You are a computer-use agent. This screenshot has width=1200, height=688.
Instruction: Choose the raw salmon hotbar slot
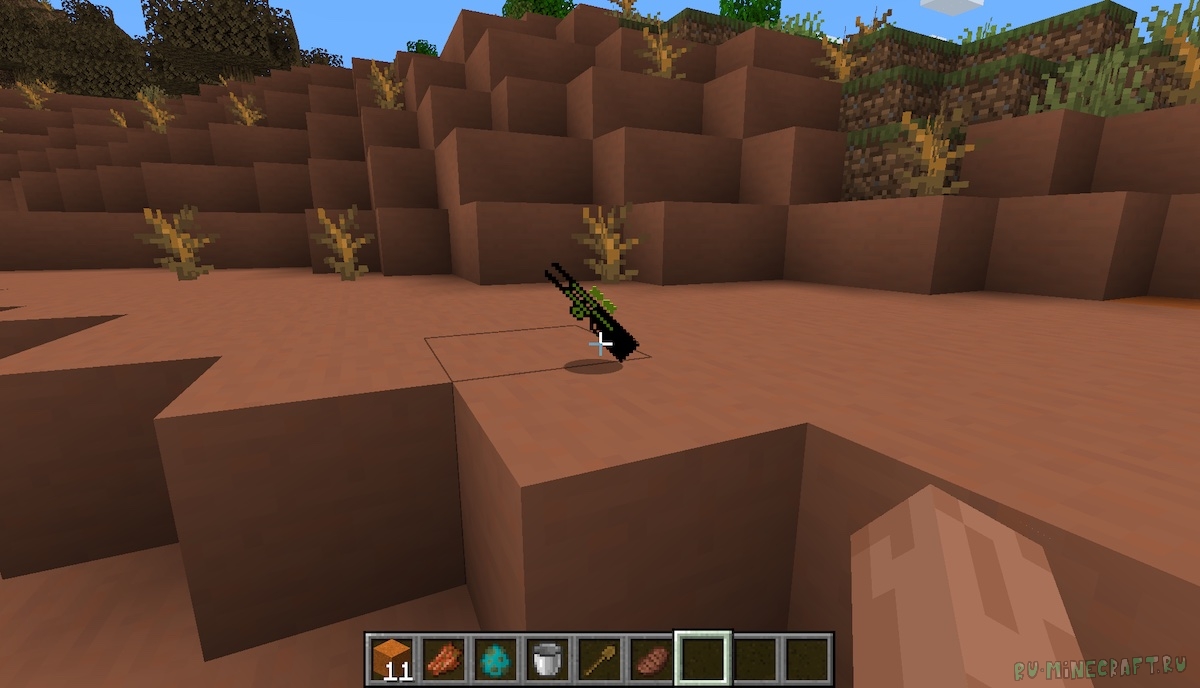point(442,658)
